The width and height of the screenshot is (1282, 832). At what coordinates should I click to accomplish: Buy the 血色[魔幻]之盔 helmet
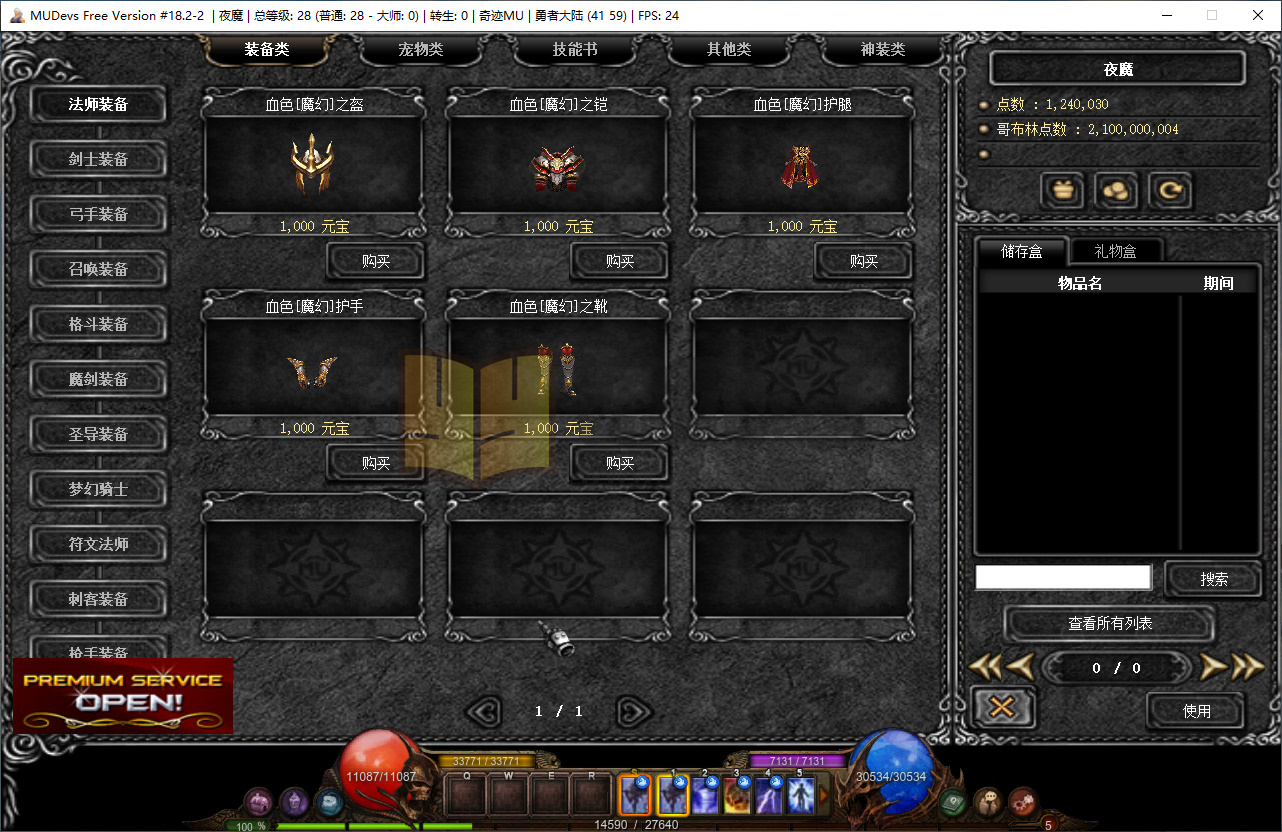(x=376, y=261)
